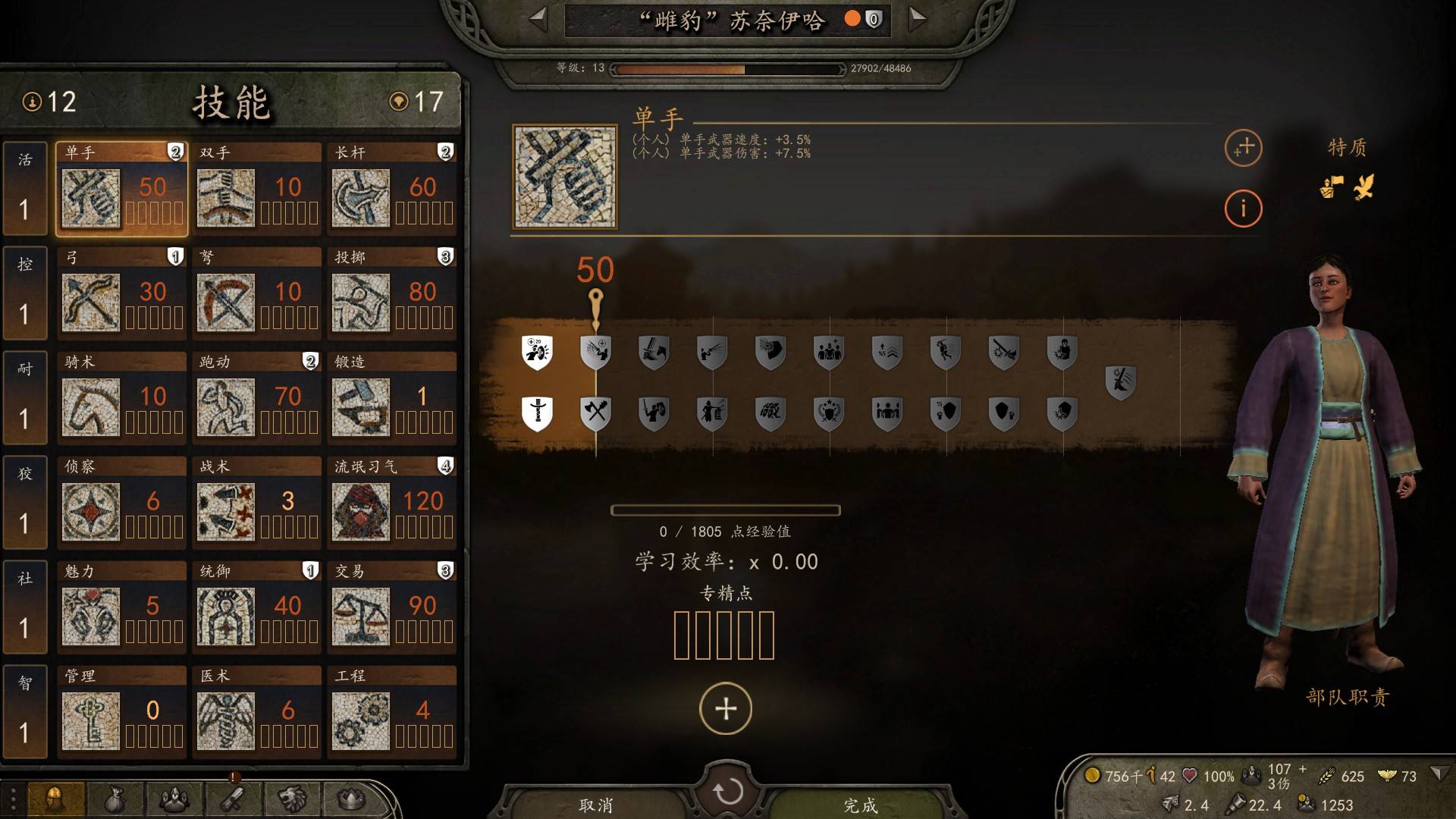The image size is (1456, 819).
Task: Open the inventory bag tab
Action: tap(114, 799)
